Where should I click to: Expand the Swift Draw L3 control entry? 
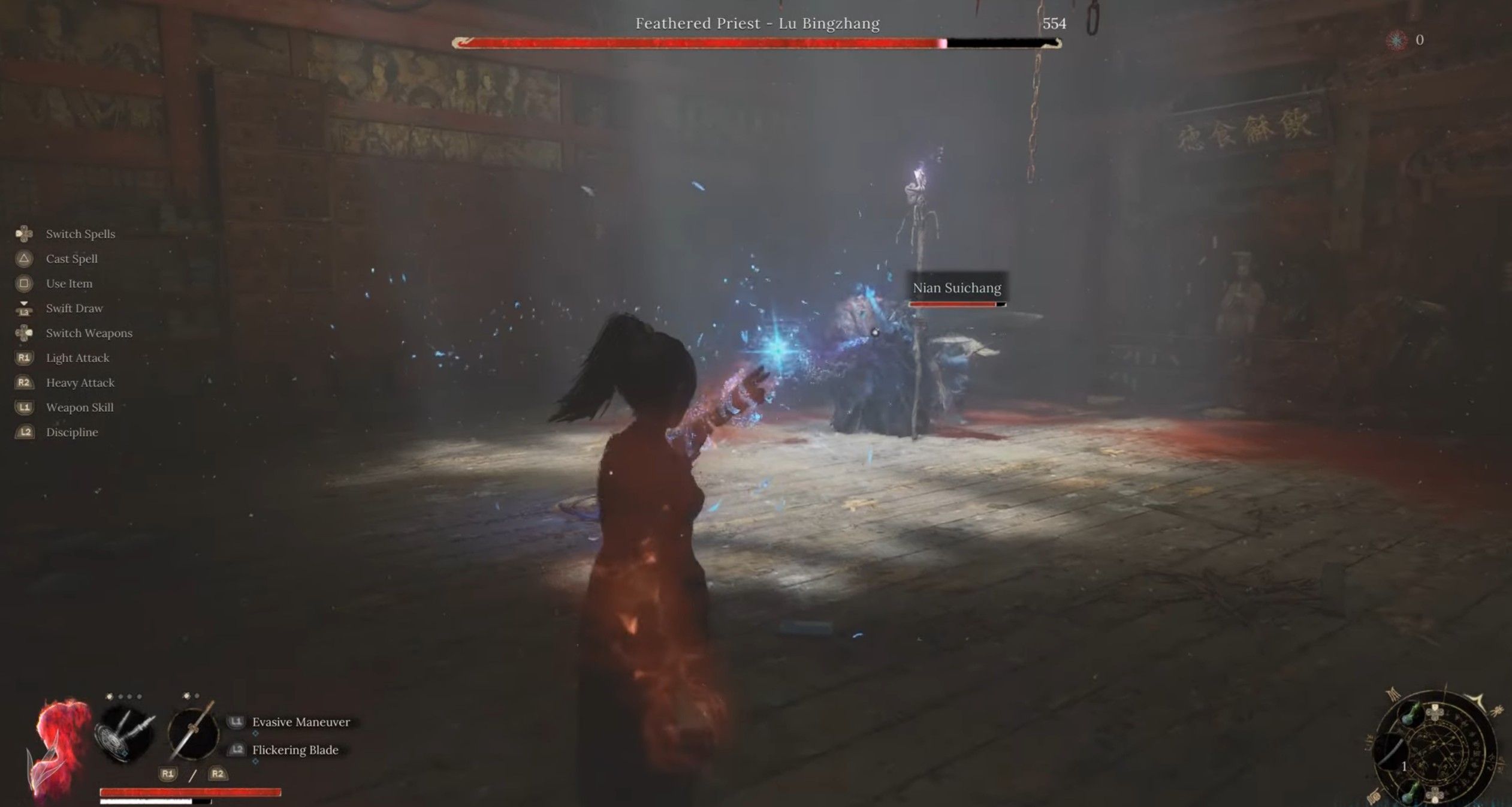(24, 308)
